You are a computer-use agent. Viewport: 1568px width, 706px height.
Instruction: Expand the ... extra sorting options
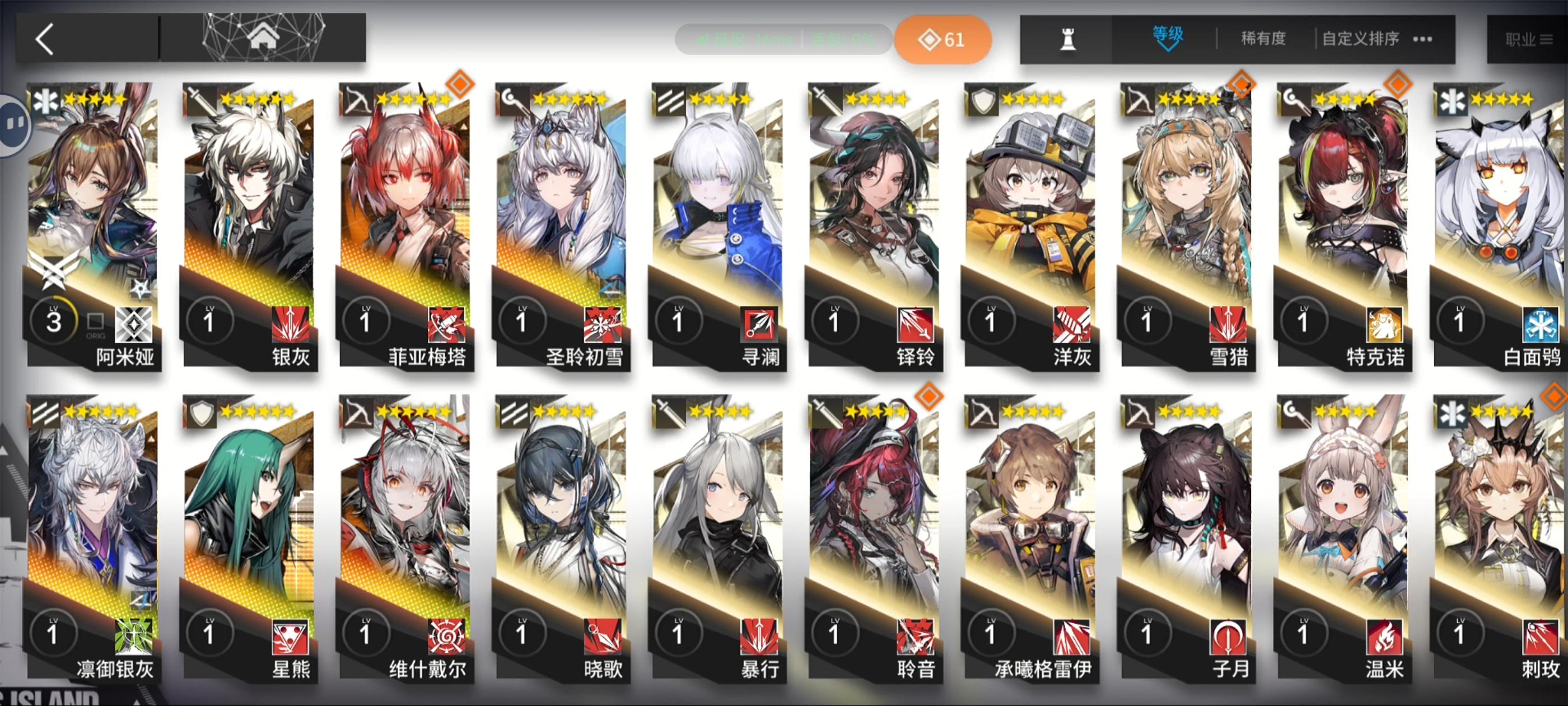(x=1422, y=38)
